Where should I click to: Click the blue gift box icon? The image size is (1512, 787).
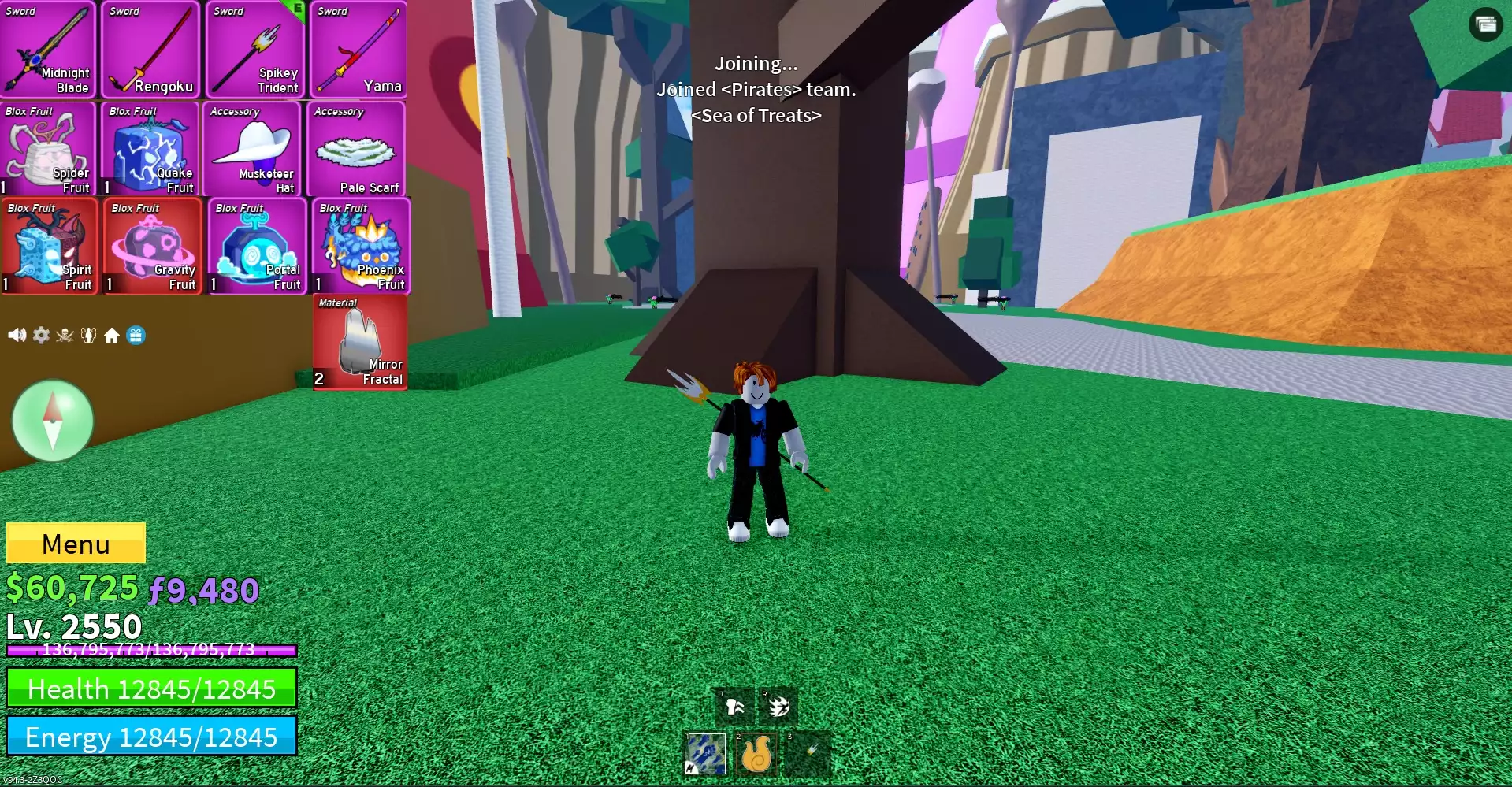(x=136, y=336)
